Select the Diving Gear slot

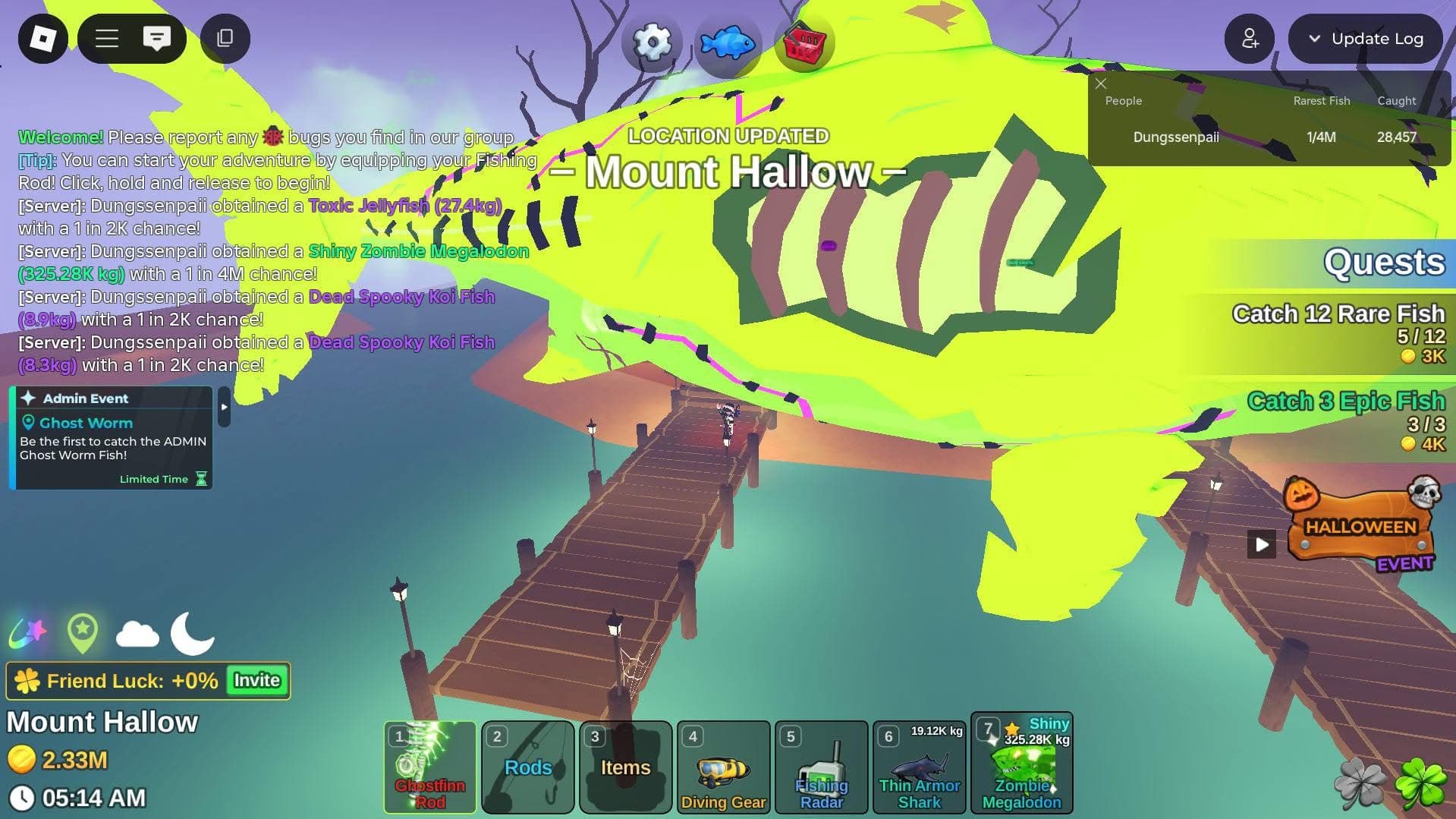(724, 767)
